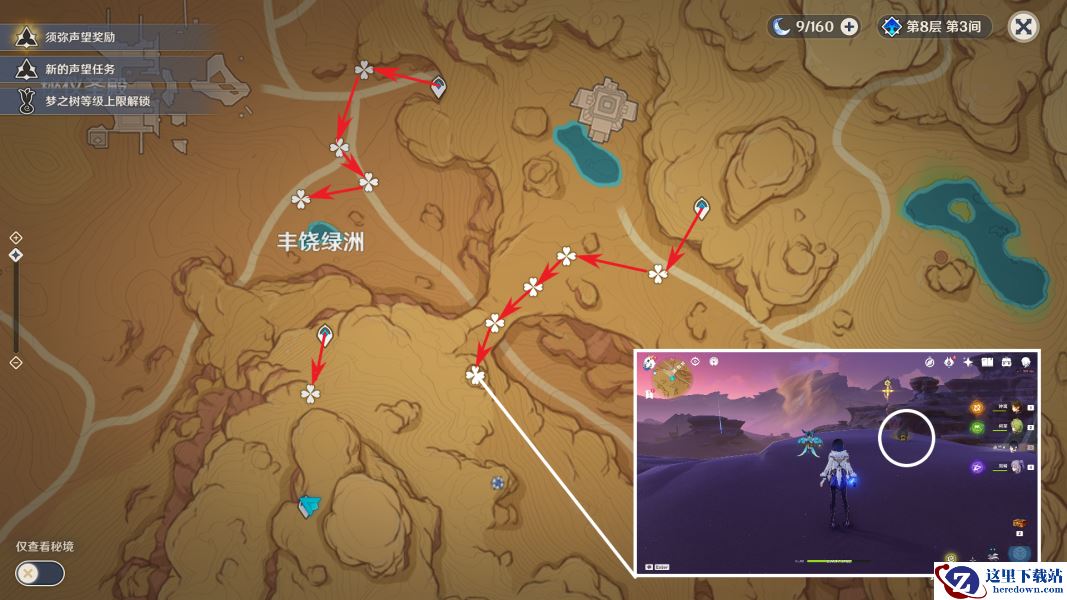The image size is (1067, 600).
Task: Toggle the 仅查看秘境 switch
Action: click(40, 573)
